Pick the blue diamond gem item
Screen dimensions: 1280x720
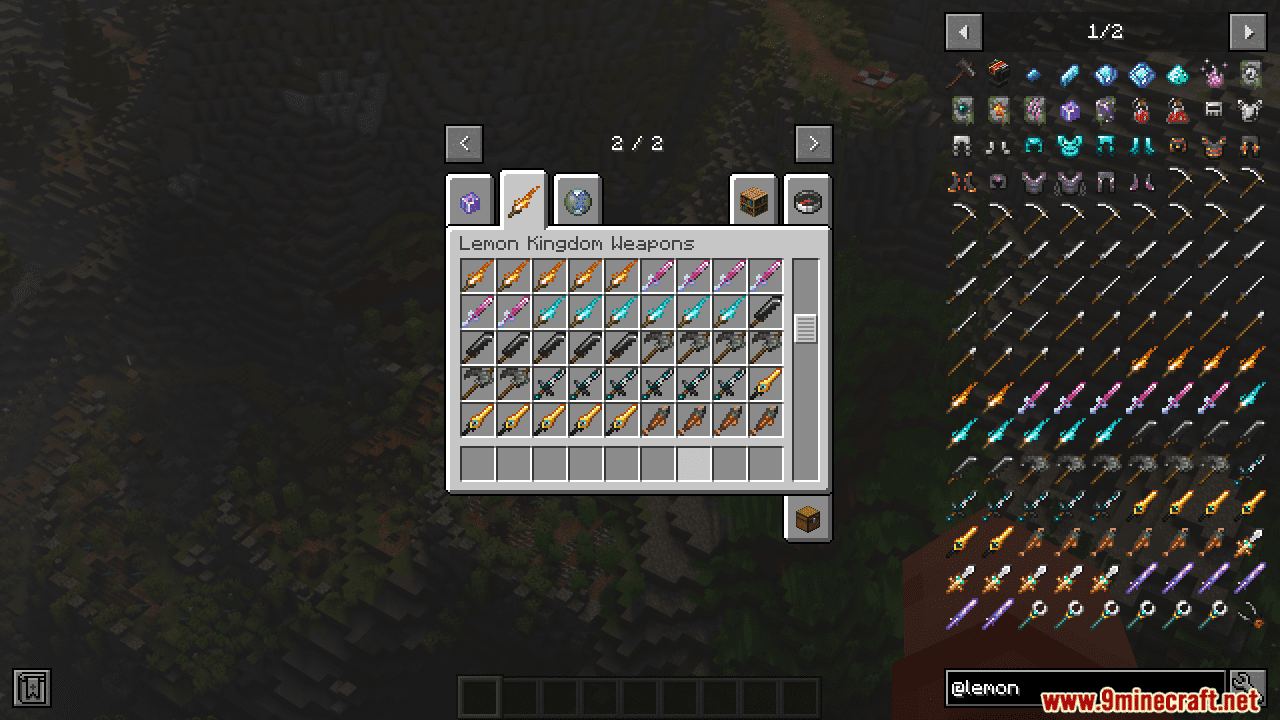[x=1142, y=74]
